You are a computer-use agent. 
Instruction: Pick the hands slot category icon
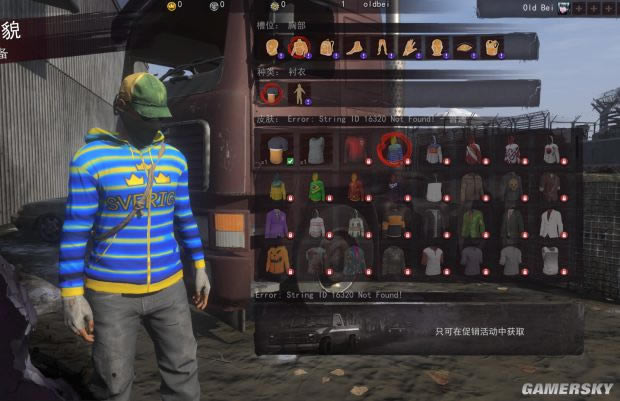408,46
